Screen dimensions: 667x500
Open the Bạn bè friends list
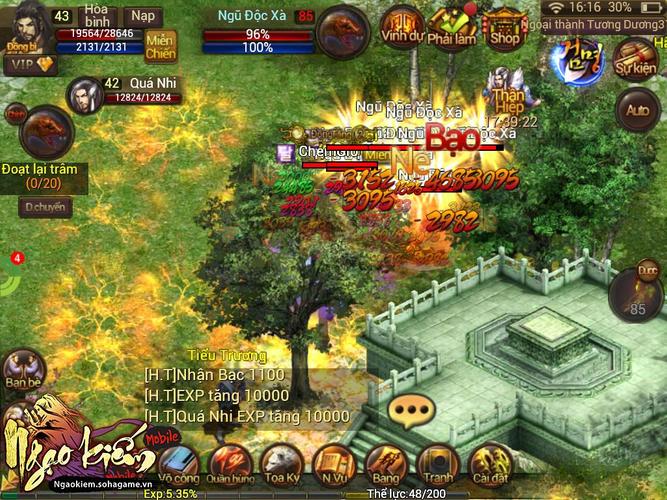(23, 372)
